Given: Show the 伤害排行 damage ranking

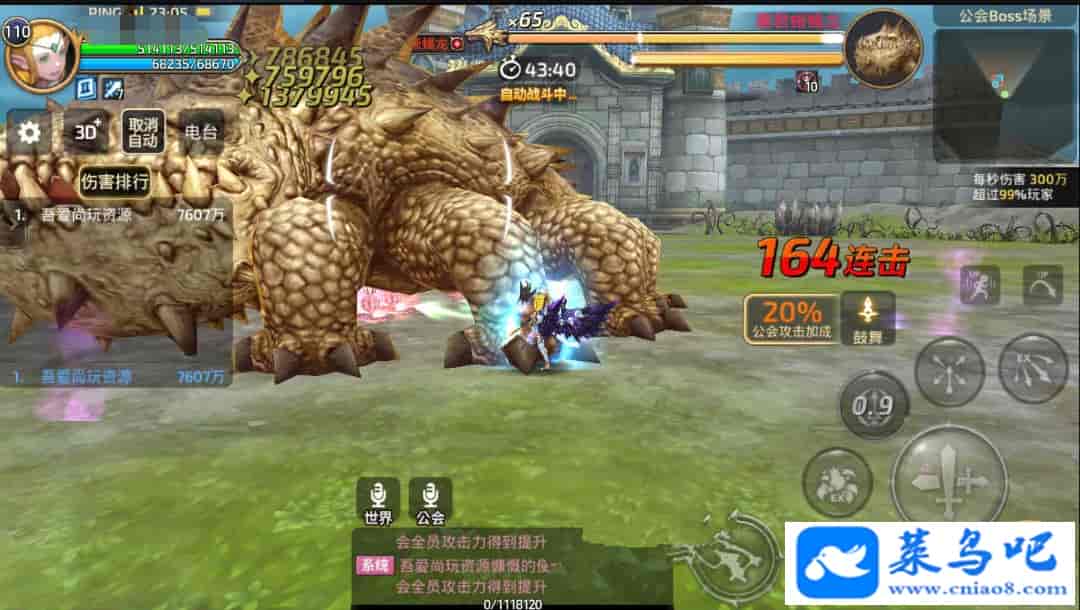Looking at the screenshot, I should pyautogui.click(x=115, y=182).
